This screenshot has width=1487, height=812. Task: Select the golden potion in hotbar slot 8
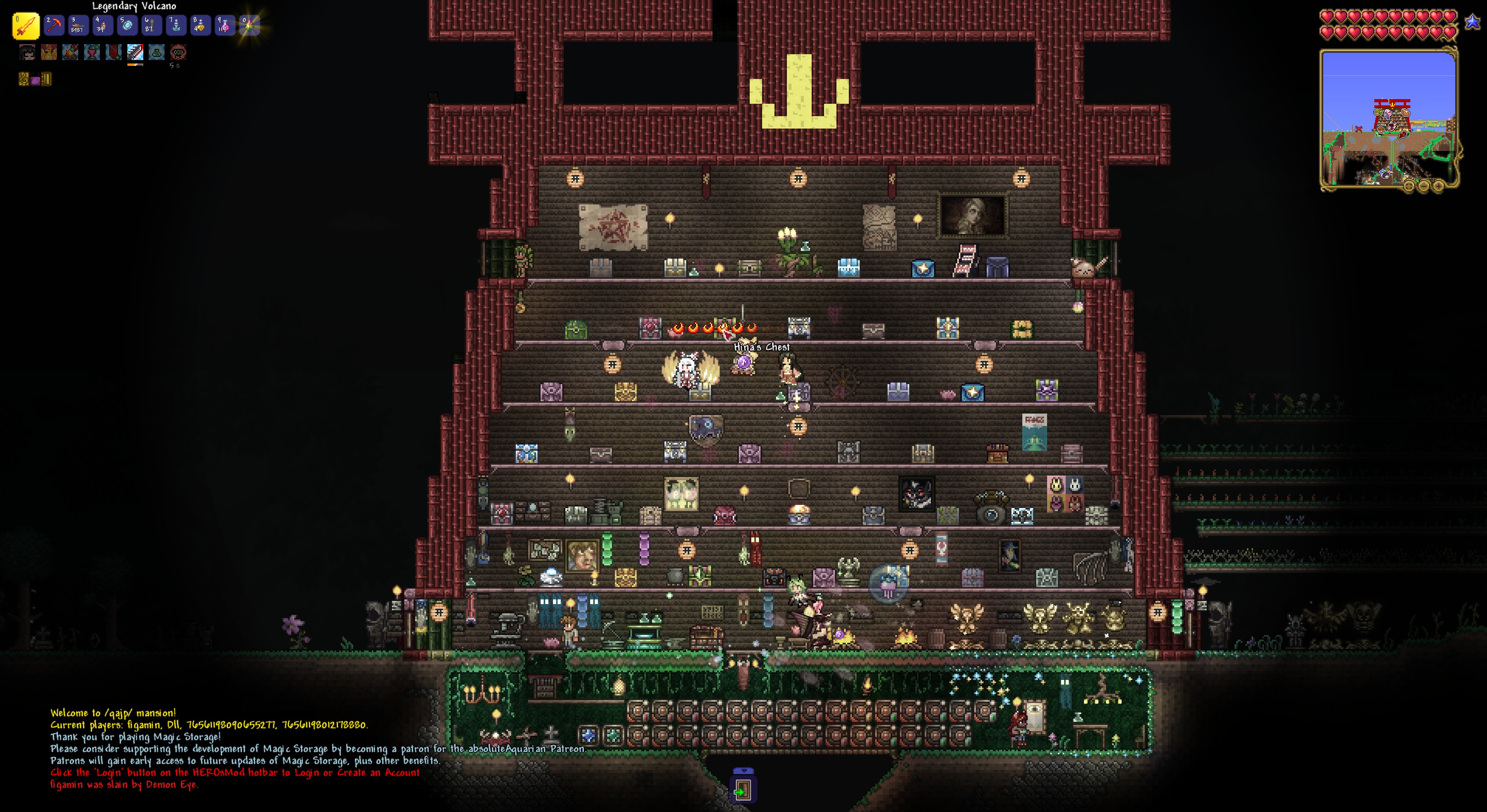point(200,26)
